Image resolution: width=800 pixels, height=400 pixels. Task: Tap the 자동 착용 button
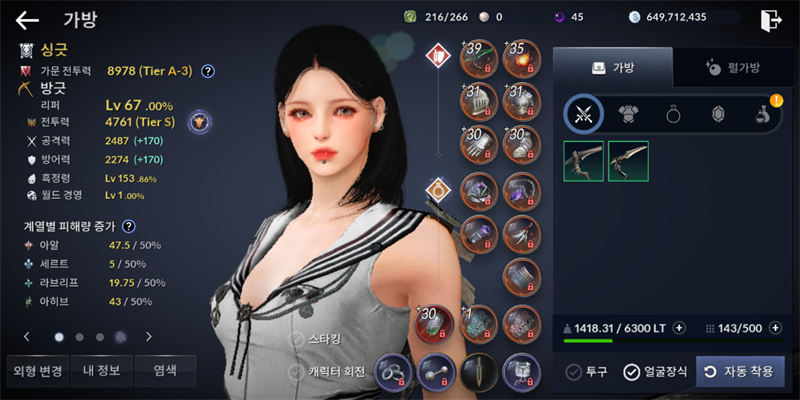coord(740,372)
